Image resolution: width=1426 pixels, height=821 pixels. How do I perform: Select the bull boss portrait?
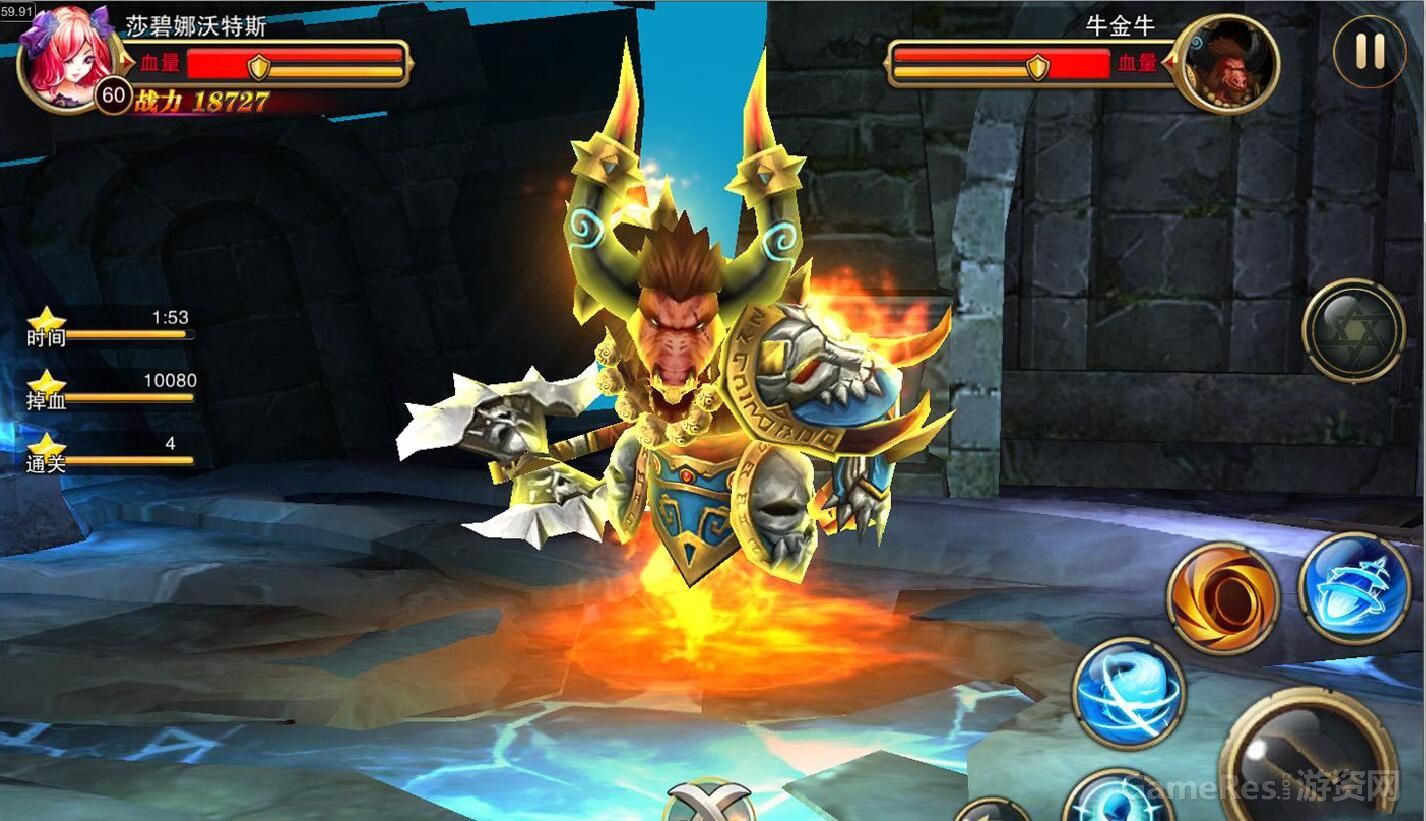pos(1228,63)
